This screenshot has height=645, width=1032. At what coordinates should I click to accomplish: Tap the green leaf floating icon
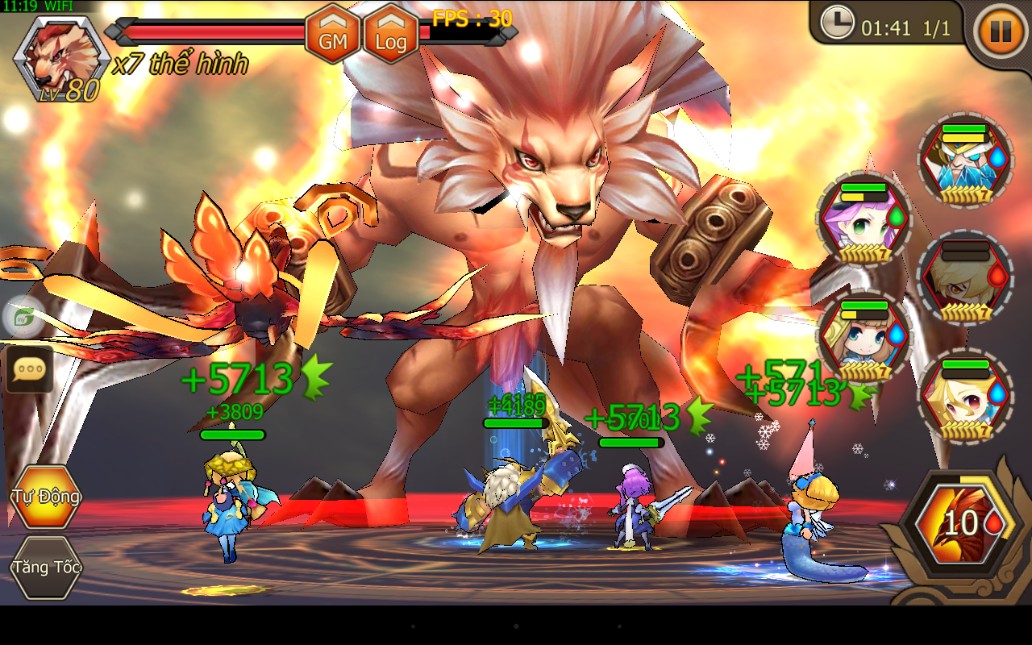(22, 317)
